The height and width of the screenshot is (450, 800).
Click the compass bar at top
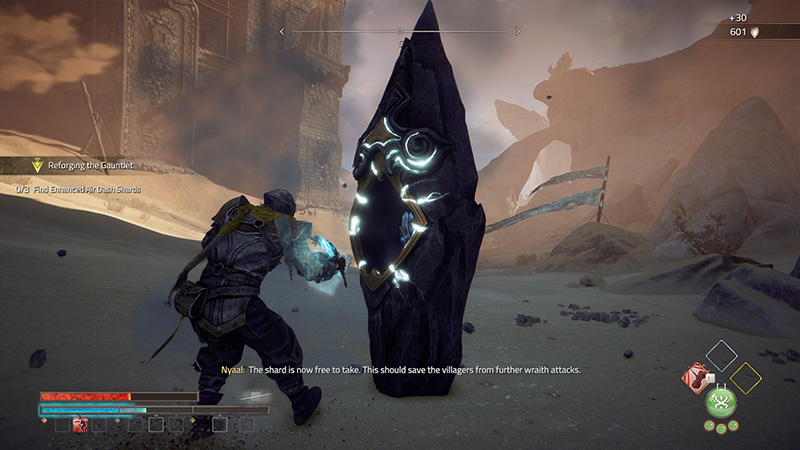[x=400, y=32]
